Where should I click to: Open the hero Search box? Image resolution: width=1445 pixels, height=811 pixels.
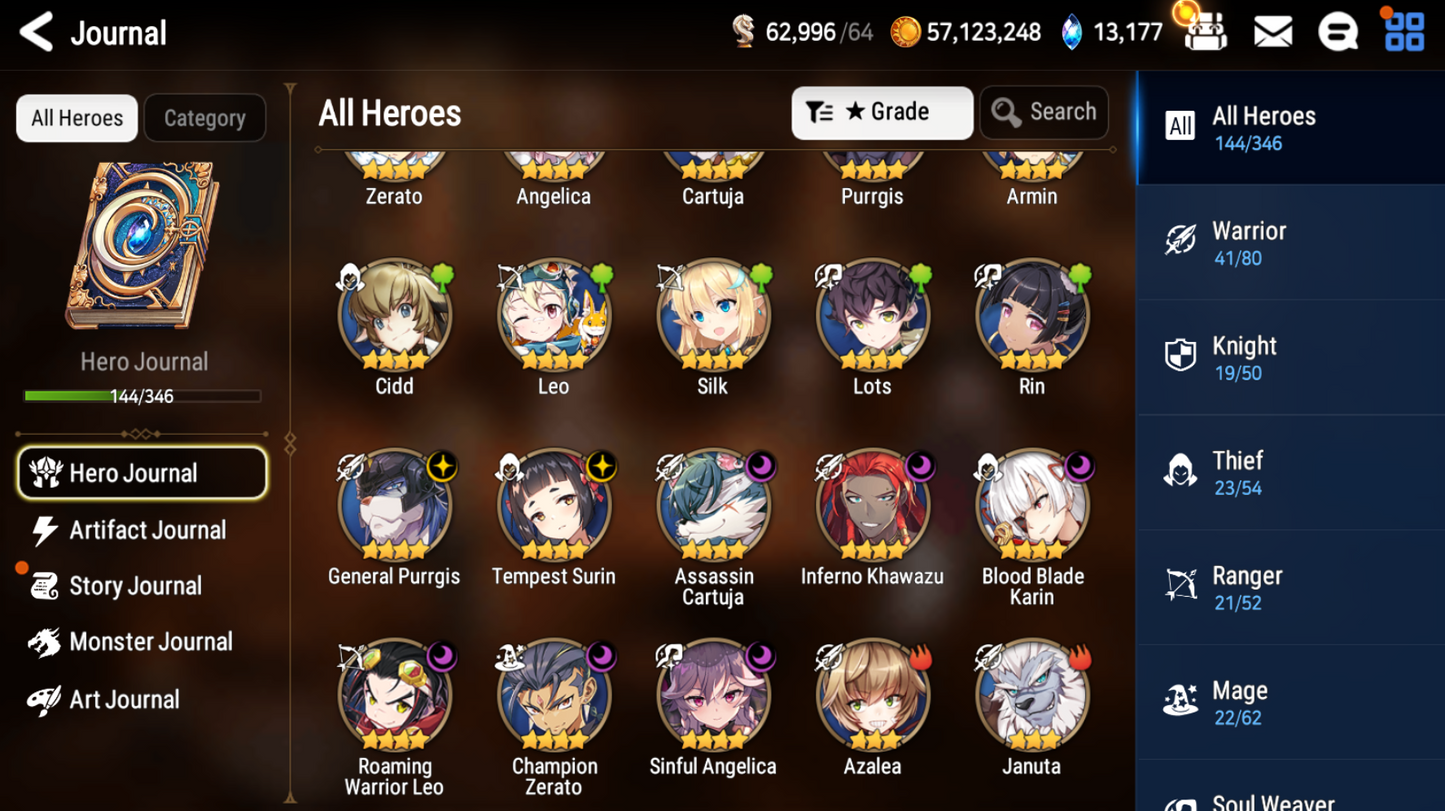click(x=1044, y=112)
